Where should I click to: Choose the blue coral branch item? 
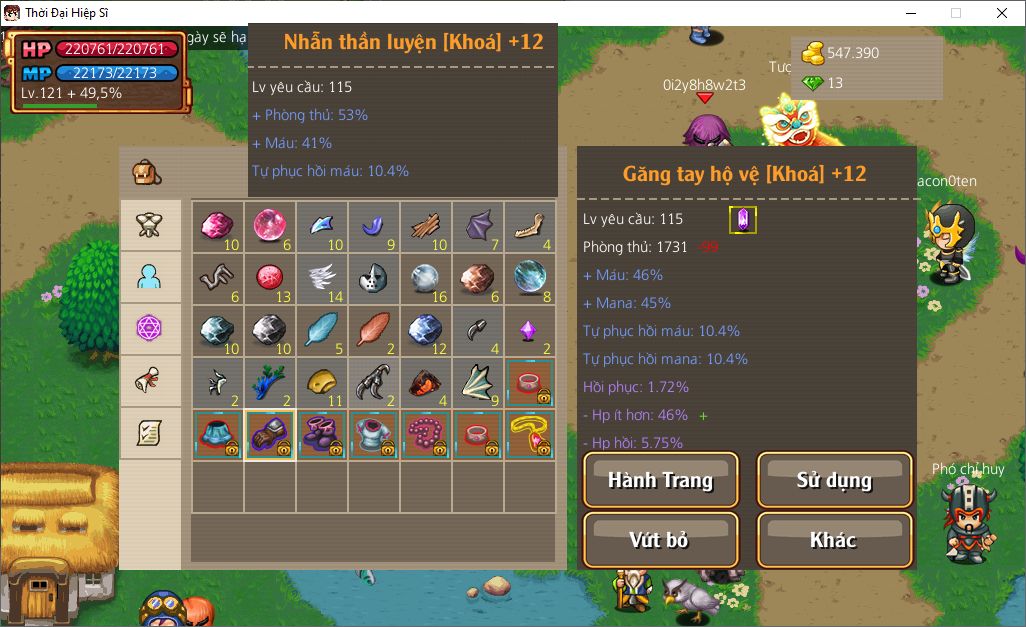pyautogui.click(x=270, y=383)
